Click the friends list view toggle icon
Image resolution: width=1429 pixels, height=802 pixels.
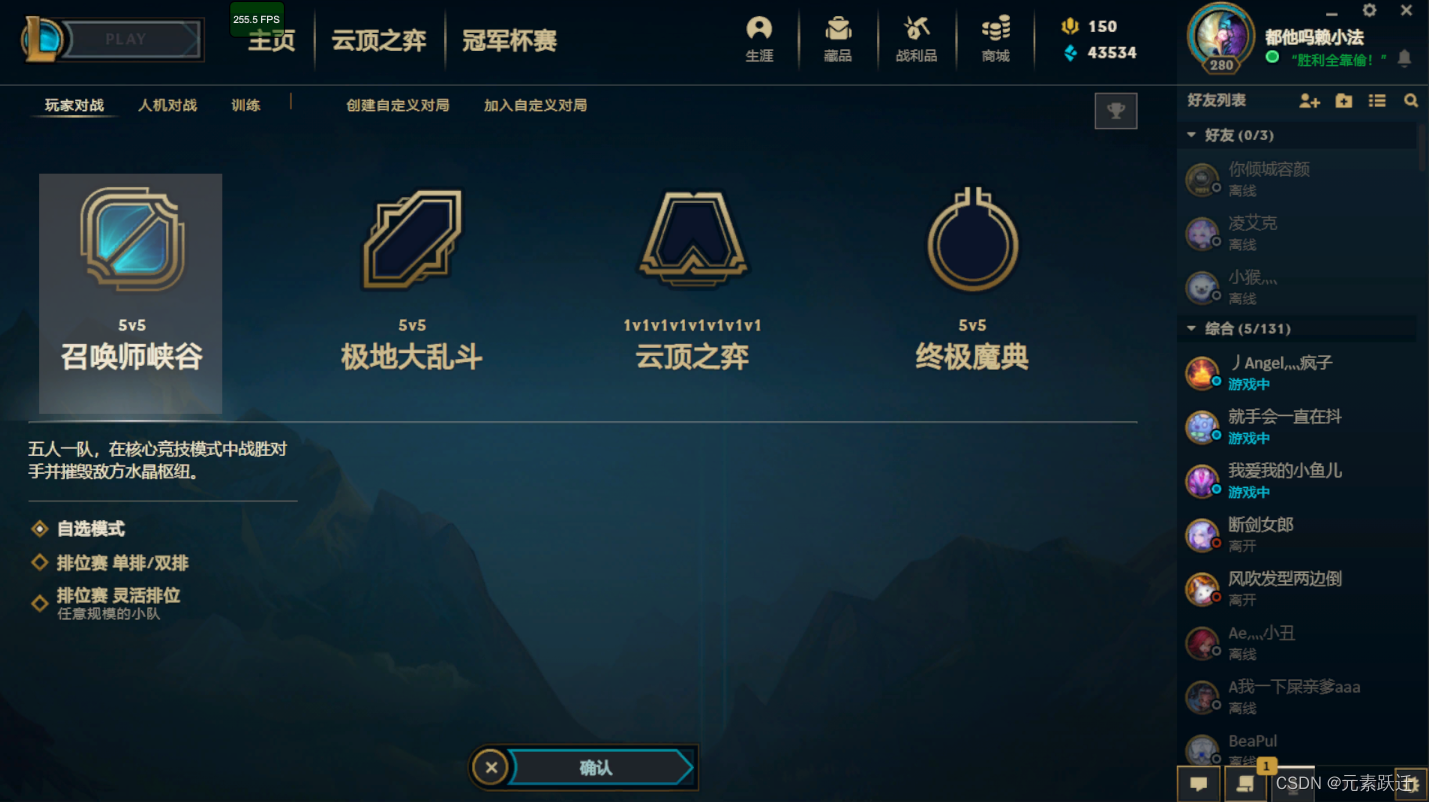pos(1376,100)
